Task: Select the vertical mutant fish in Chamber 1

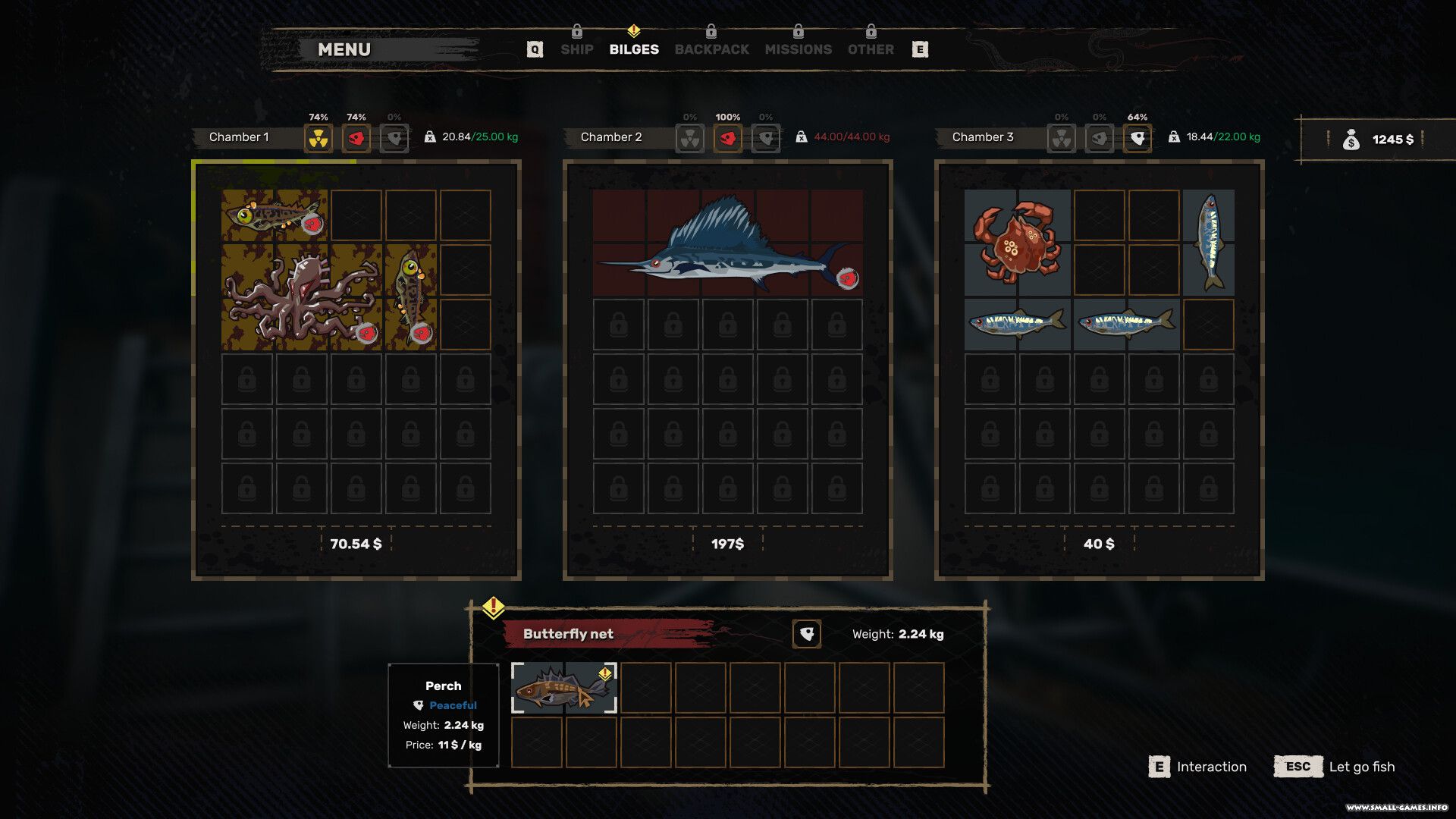Action: [410, 297]
